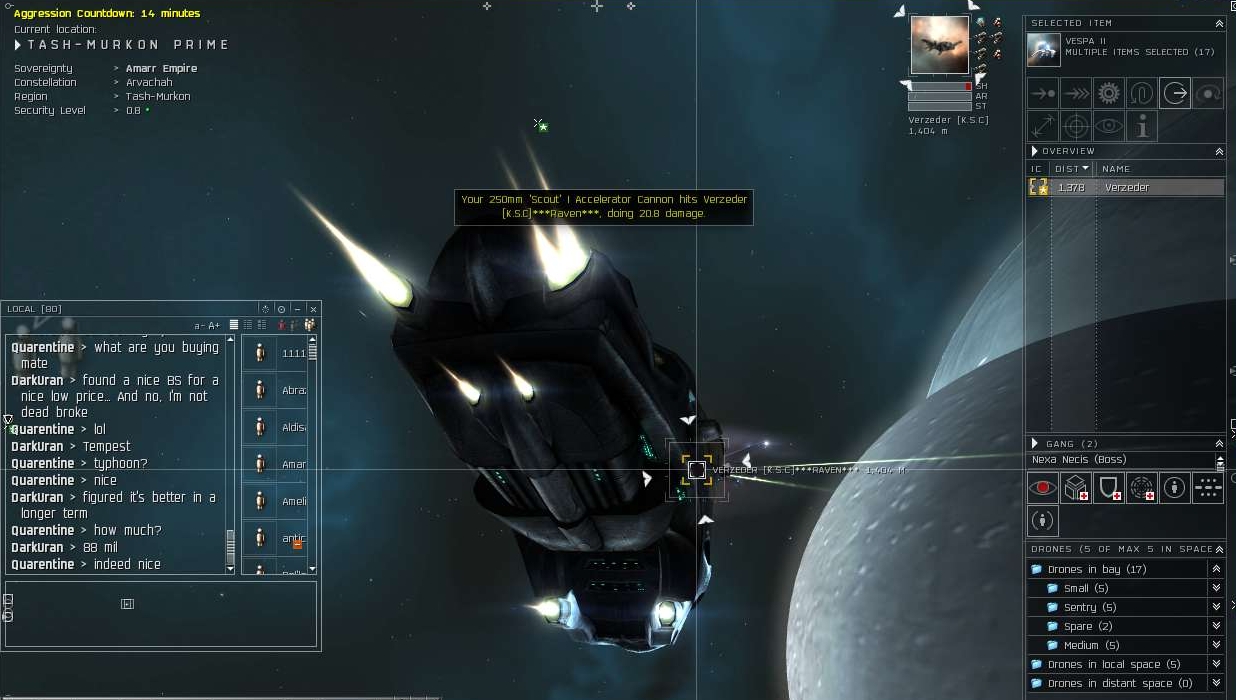1236x700 pixels.
Task: Collapse the Selected Item panel
Action: coord(1219,23)
